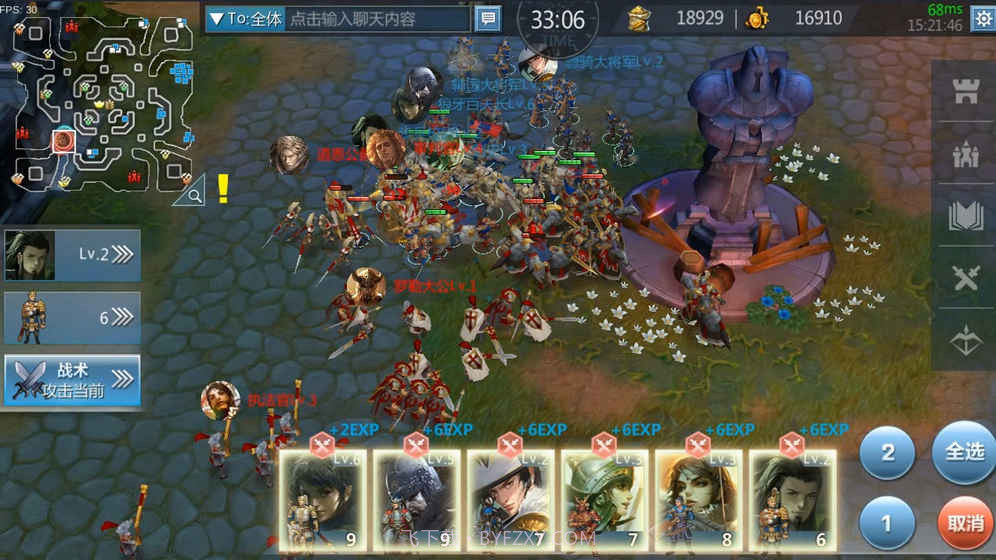Expand the Lv.2 hero panel

tap(72, 255)
